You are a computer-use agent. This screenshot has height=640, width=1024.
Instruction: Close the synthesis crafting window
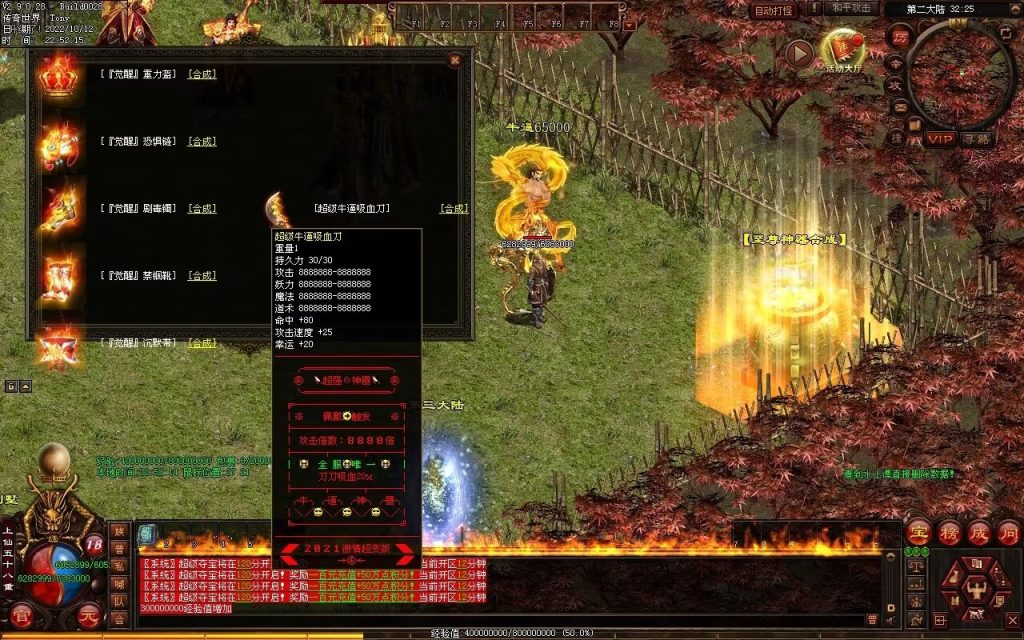pyautogui.click(x=455, y=60)
